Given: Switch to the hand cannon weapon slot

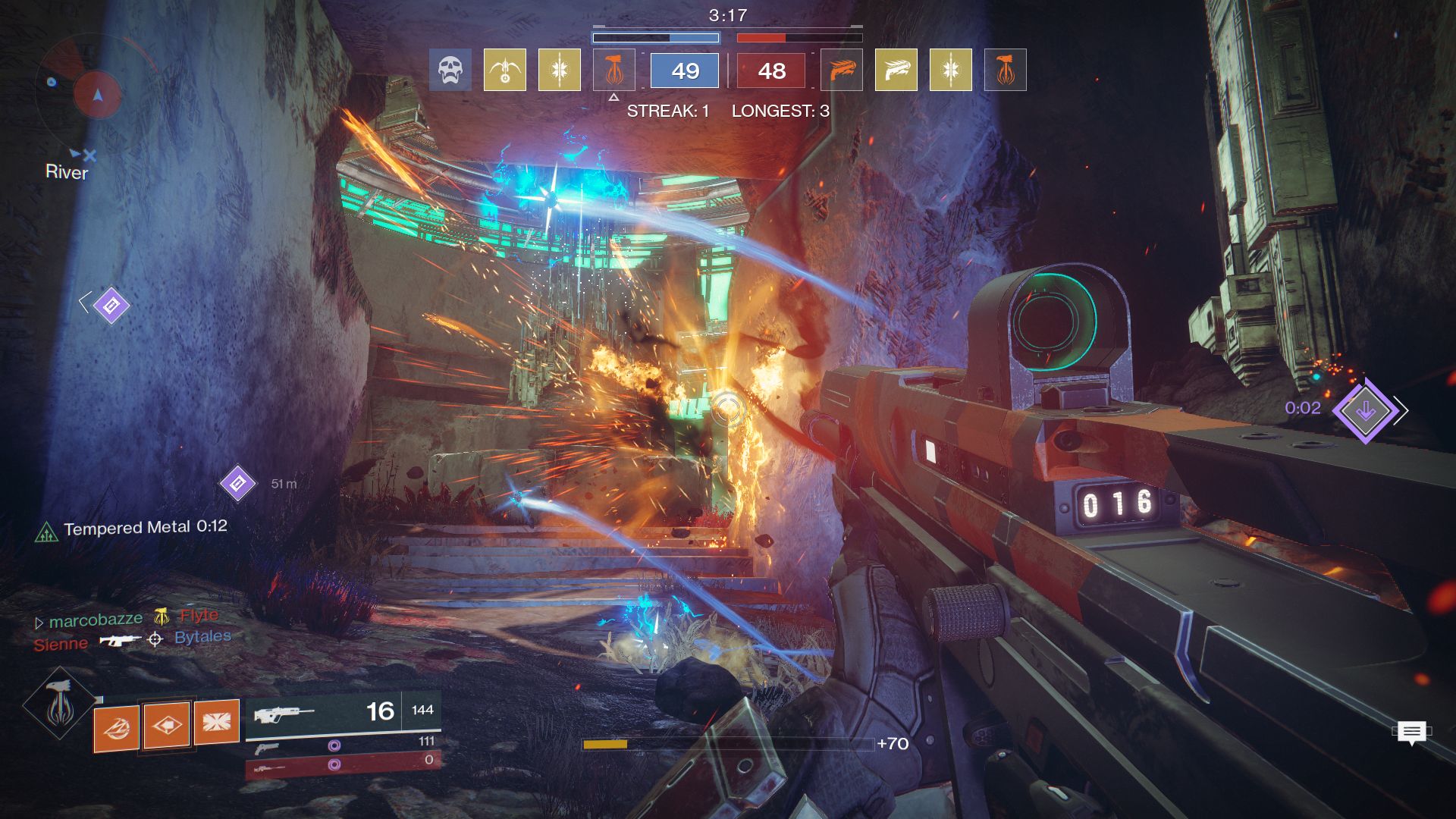Looking at the screenshot, I should tap(341, 746).
